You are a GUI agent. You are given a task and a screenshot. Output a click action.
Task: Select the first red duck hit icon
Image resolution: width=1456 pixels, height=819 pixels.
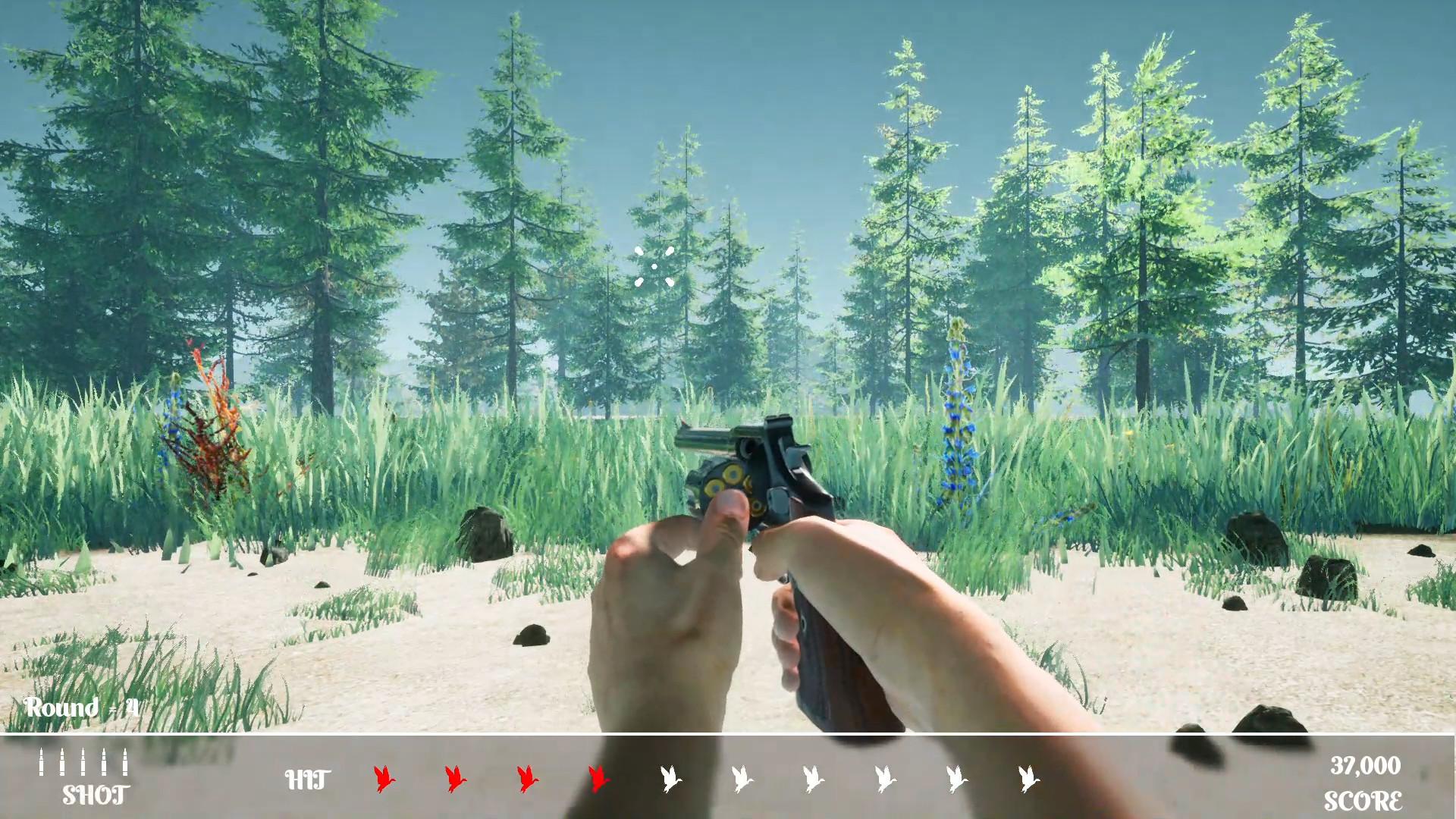coord(383,779)
